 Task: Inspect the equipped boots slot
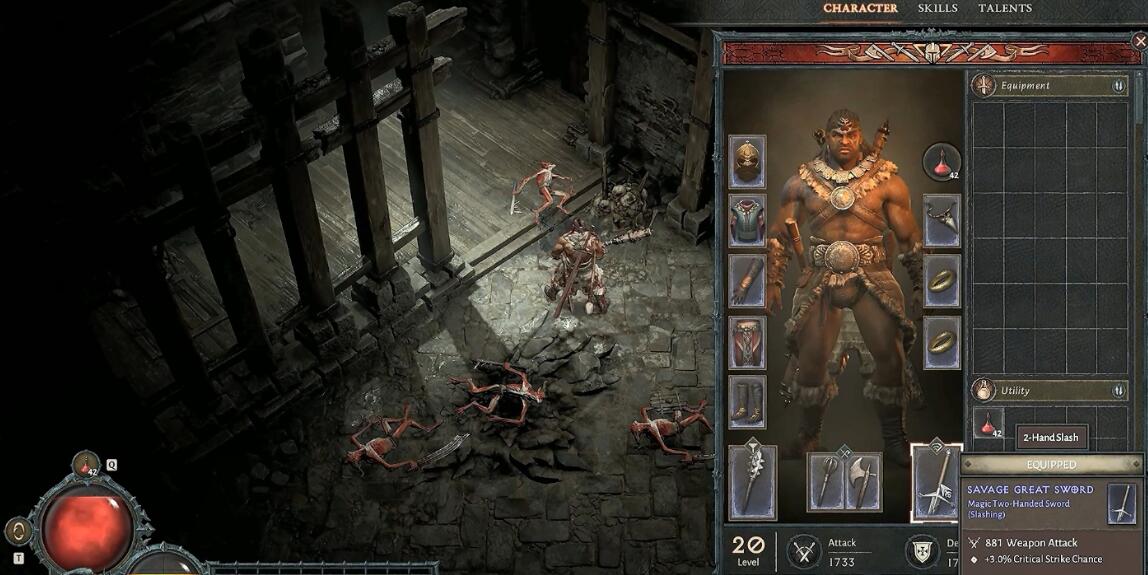tap(747, 402)
